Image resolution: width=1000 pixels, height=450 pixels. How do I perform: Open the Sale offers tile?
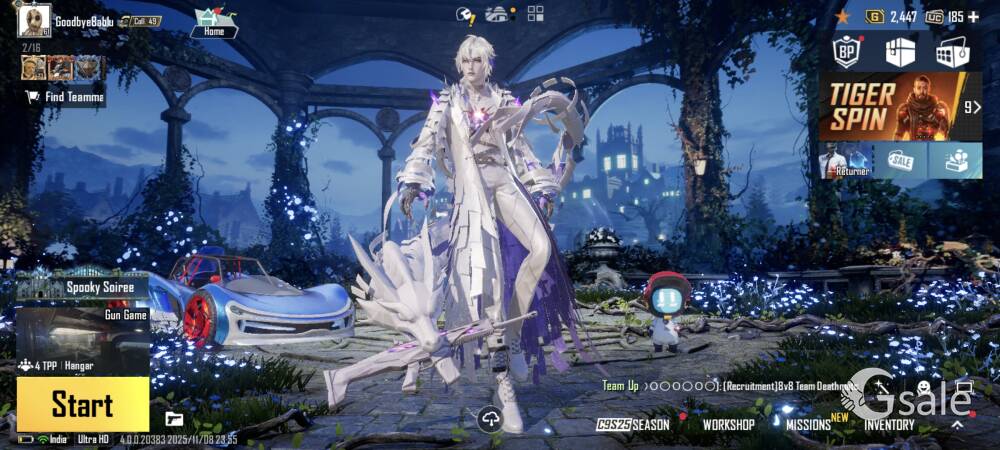click(x=900, y=160)
